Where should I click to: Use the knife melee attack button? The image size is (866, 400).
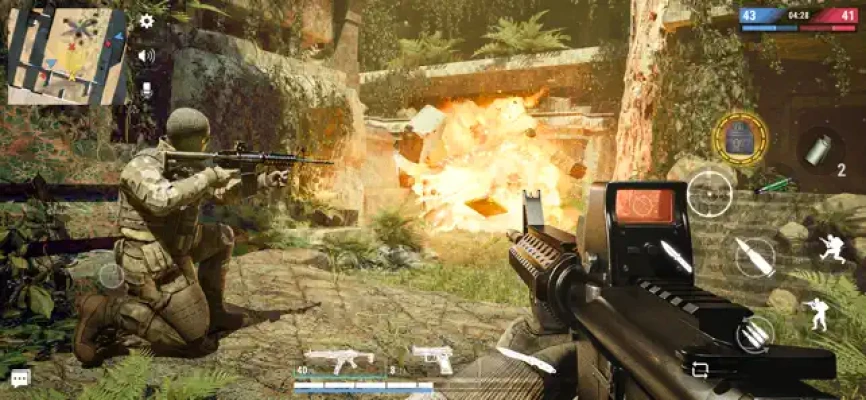(x=676, y=257)
